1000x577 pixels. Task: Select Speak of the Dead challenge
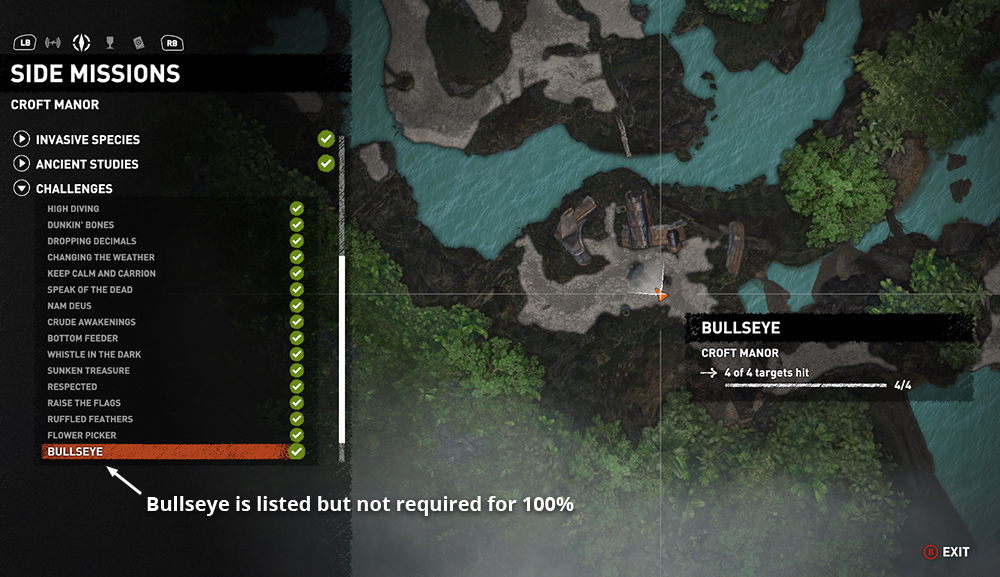click(90, 290)
